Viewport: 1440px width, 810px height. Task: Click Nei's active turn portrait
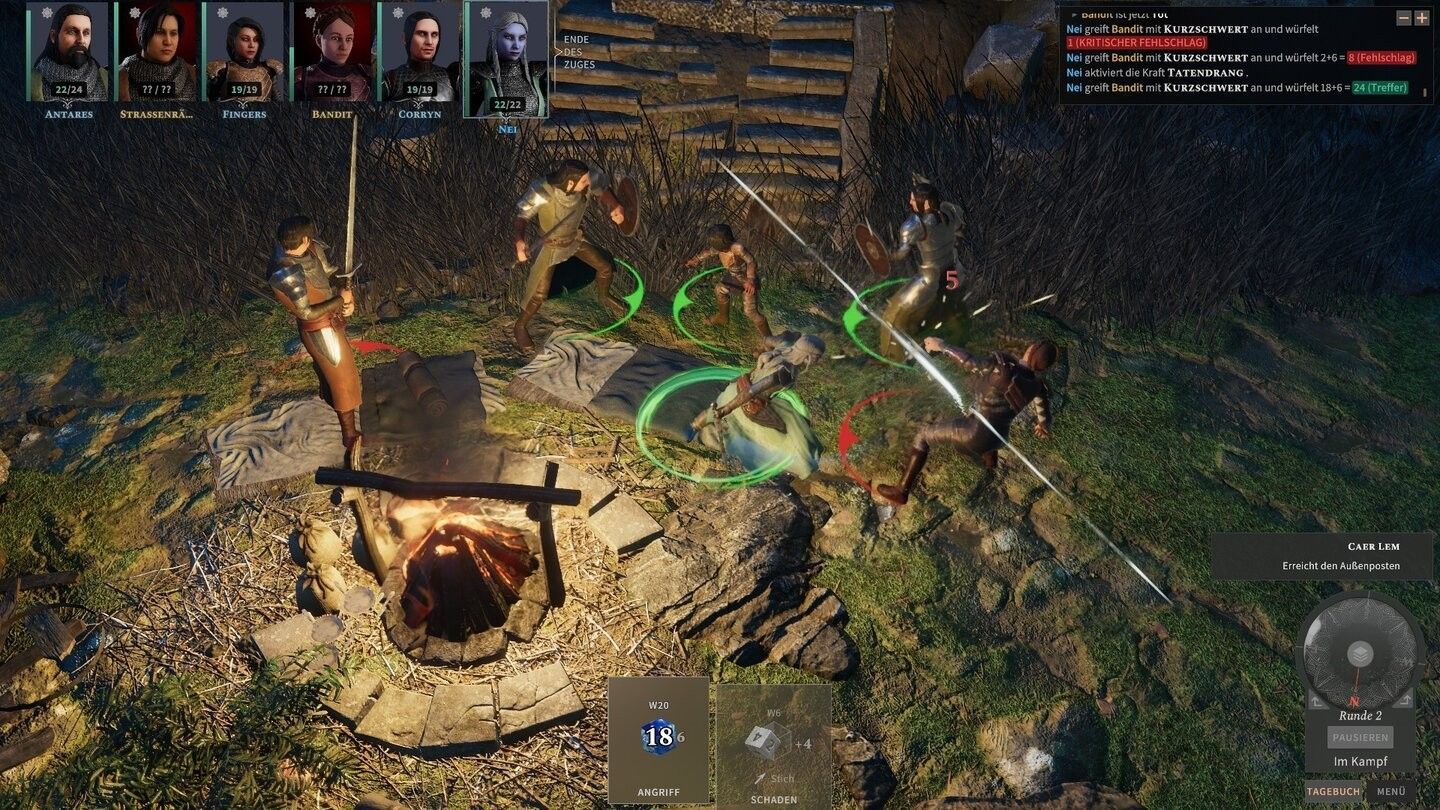[x=507, y=58]
